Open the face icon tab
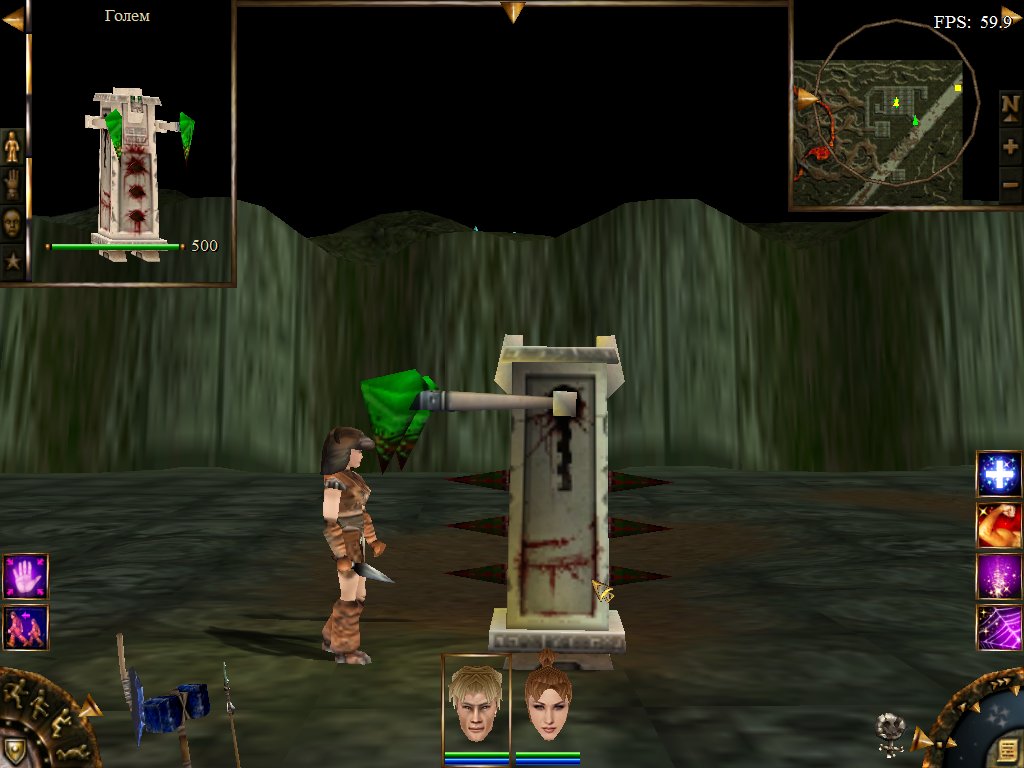The width and height of the screenshot is (1024, 768). tap(12, 222)
